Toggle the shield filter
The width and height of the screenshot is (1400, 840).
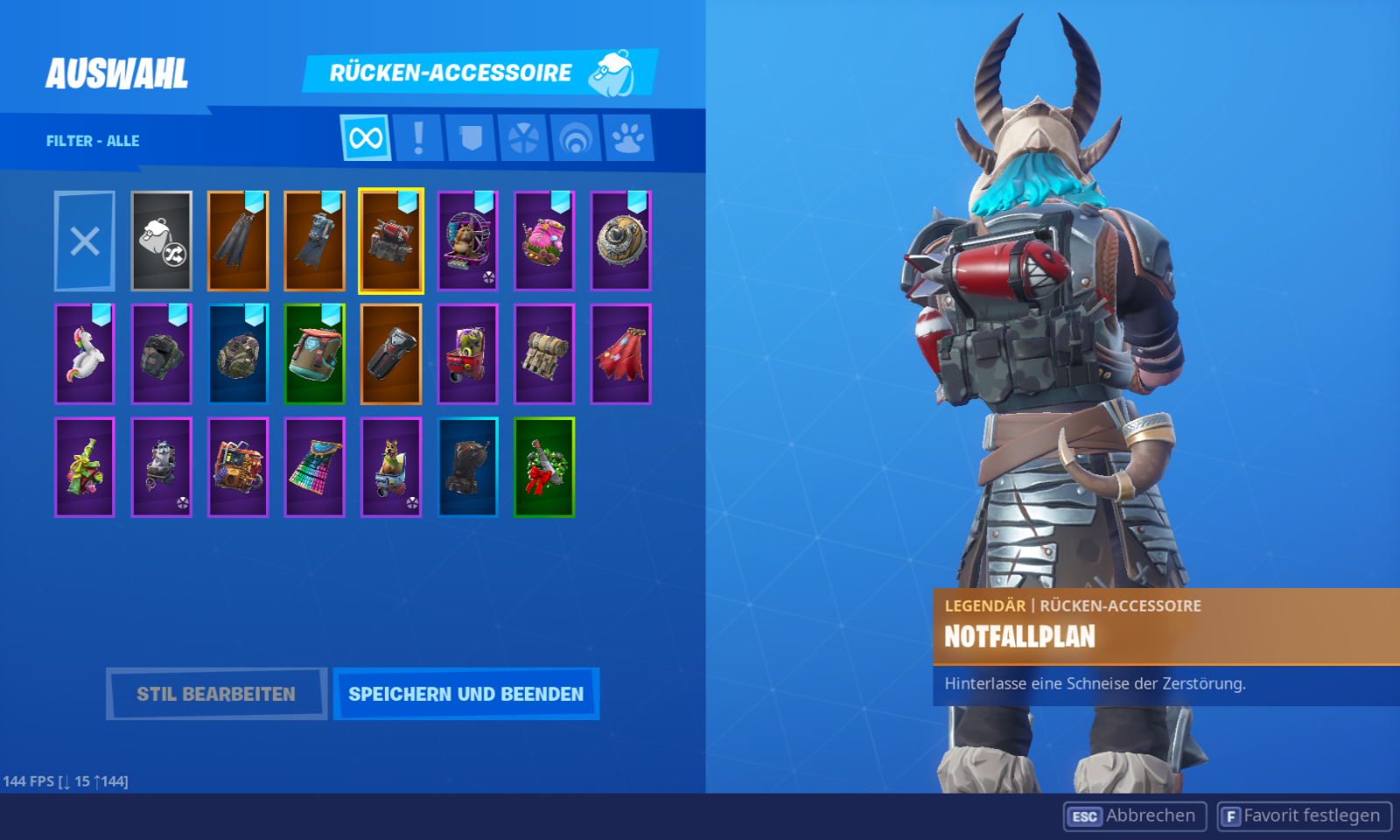[x=471, y=138]
